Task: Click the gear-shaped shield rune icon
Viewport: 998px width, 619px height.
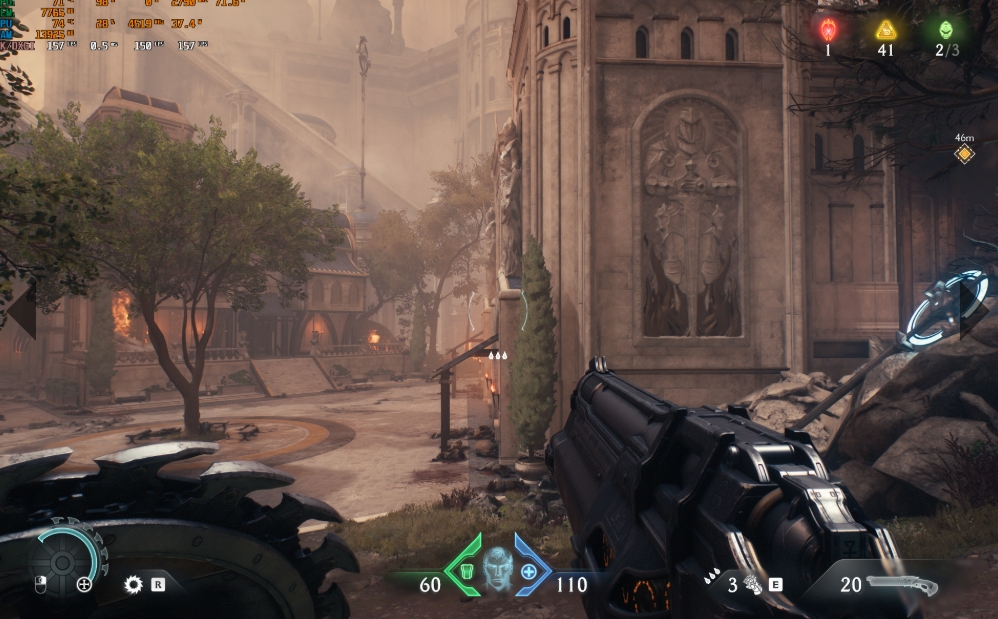Action: coord(133,585)
